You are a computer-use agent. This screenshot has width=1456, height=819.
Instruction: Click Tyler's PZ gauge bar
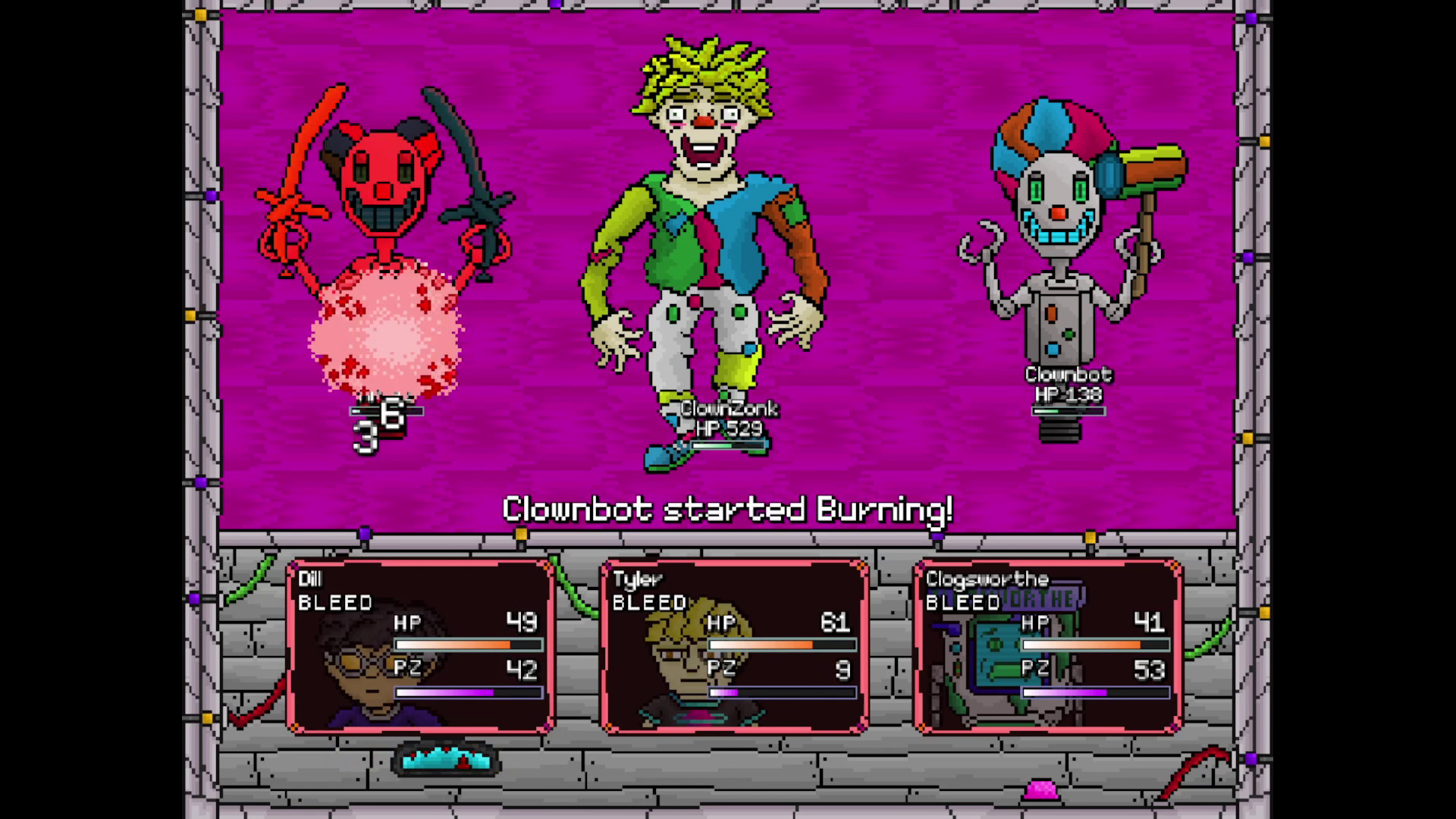tap(783, 692)
